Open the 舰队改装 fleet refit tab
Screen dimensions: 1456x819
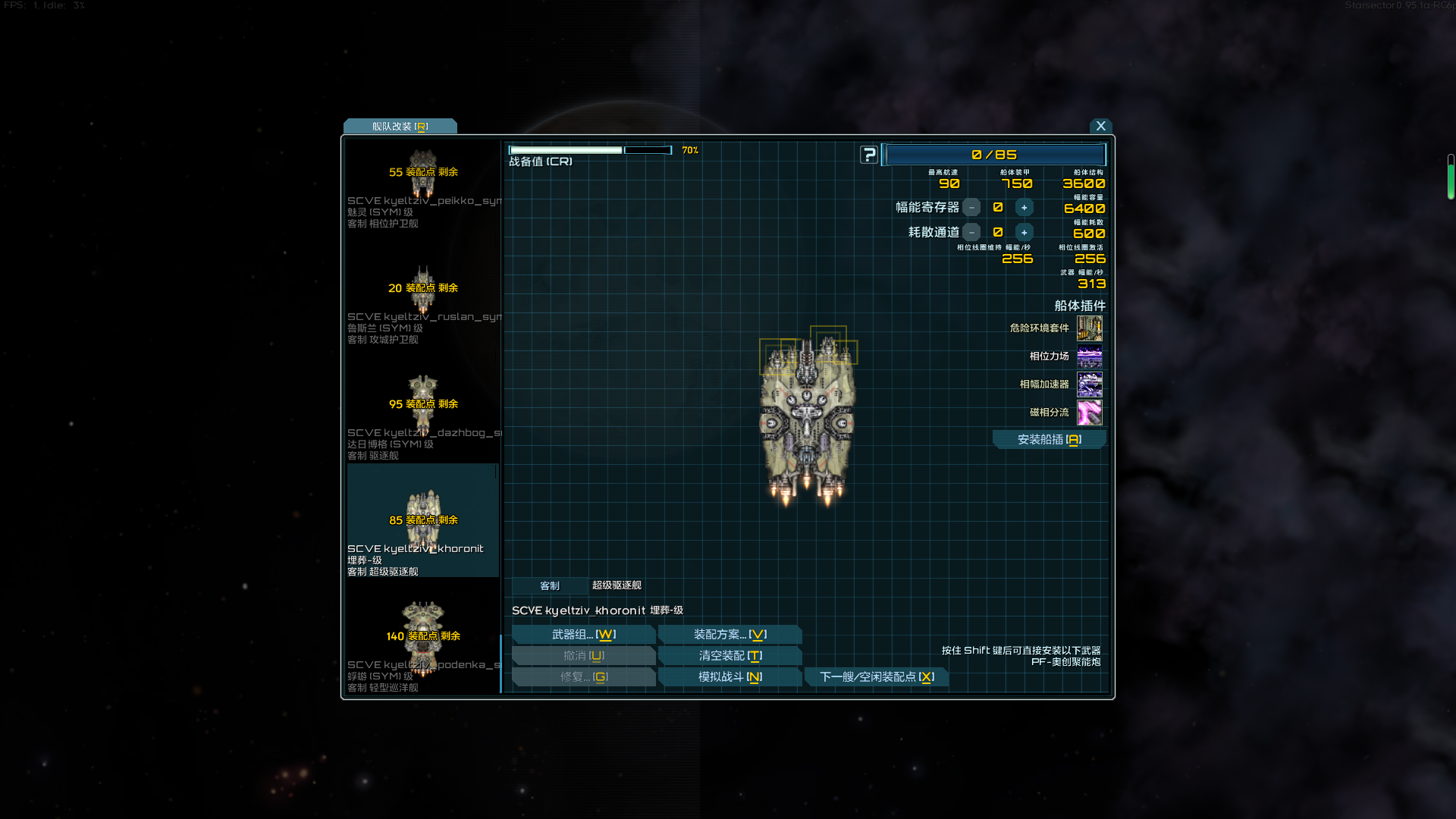(400, 127)
